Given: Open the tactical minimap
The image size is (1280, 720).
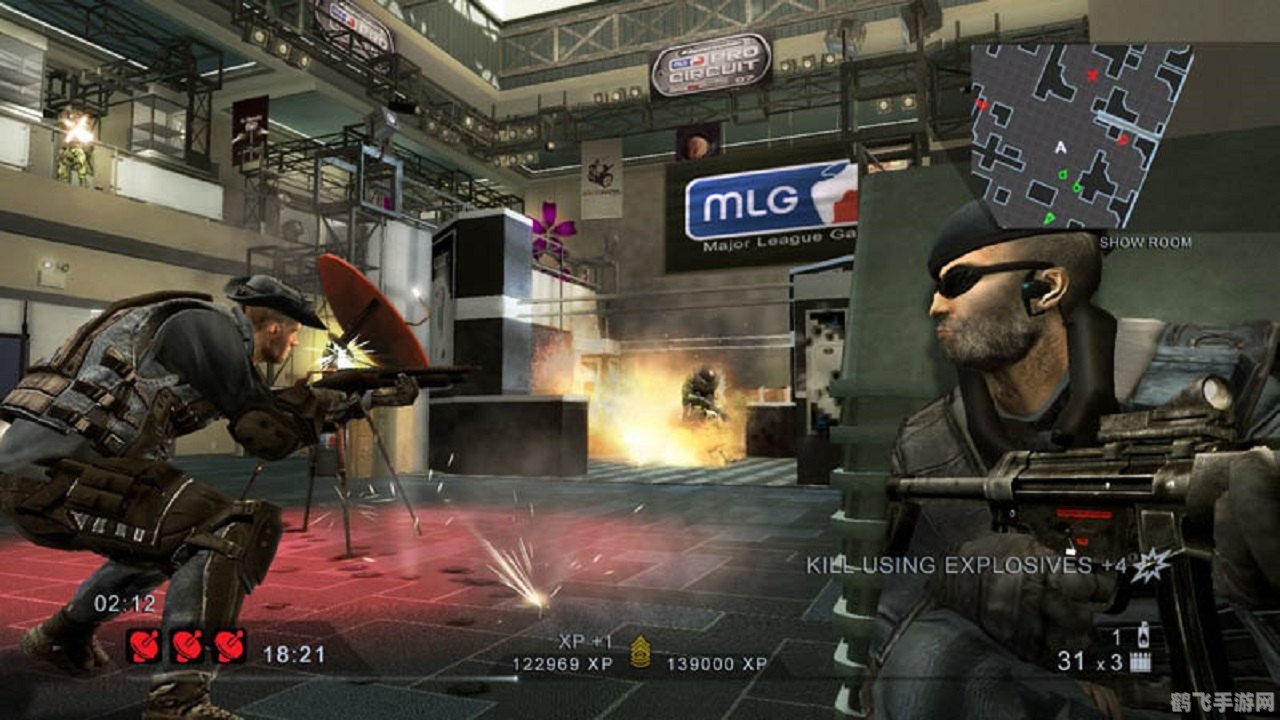Looking at the screenshot, I should click(1078, 134).
